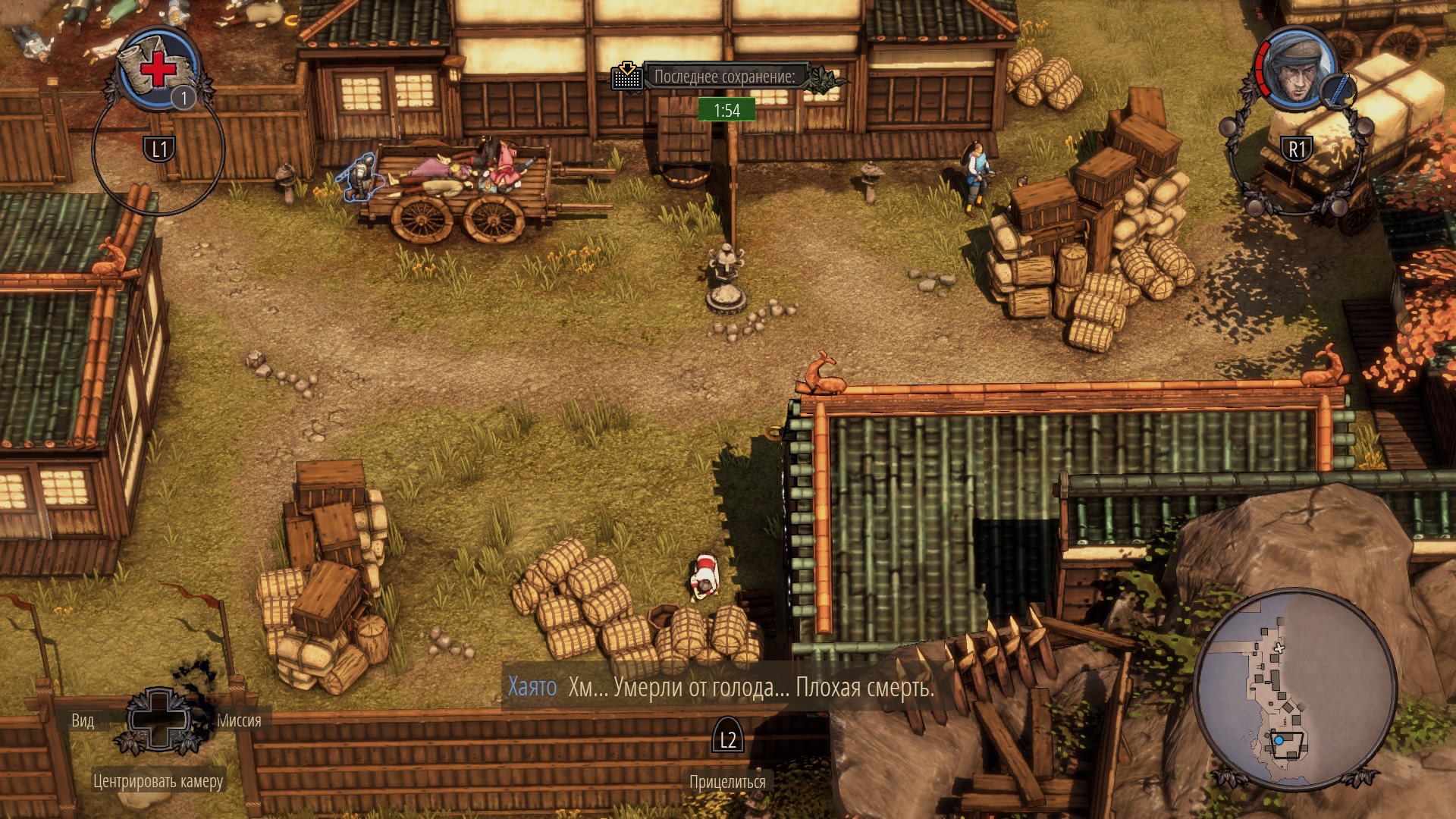Image resolution: width=1456 pixels, height=819 pixels.
Task: Open the circular minimap
Action: (1294, 690)
